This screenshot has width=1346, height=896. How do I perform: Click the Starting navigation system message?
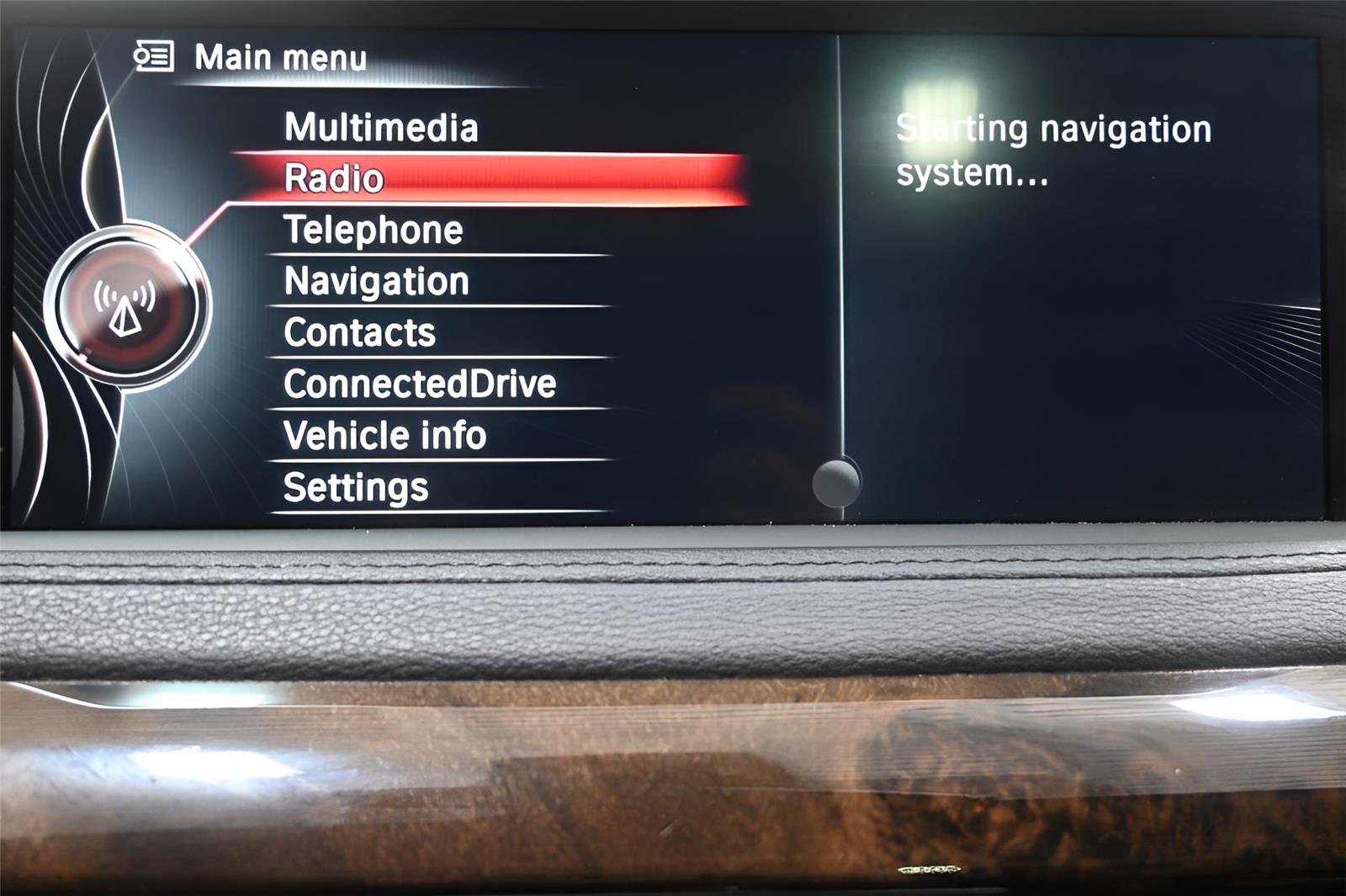click(x=1052, y=151)
